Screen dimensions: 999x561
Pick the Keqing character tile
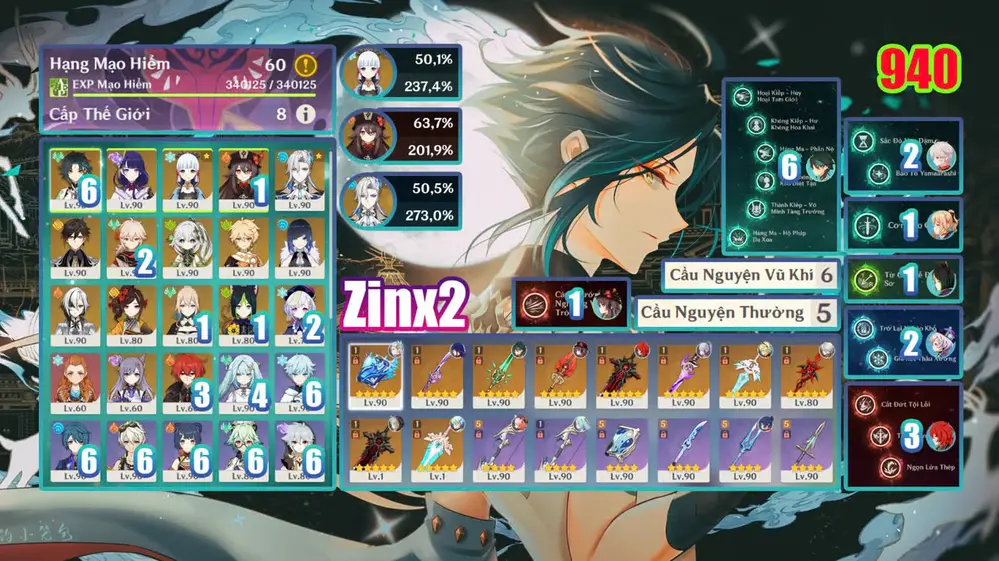(x=132, y=381)
